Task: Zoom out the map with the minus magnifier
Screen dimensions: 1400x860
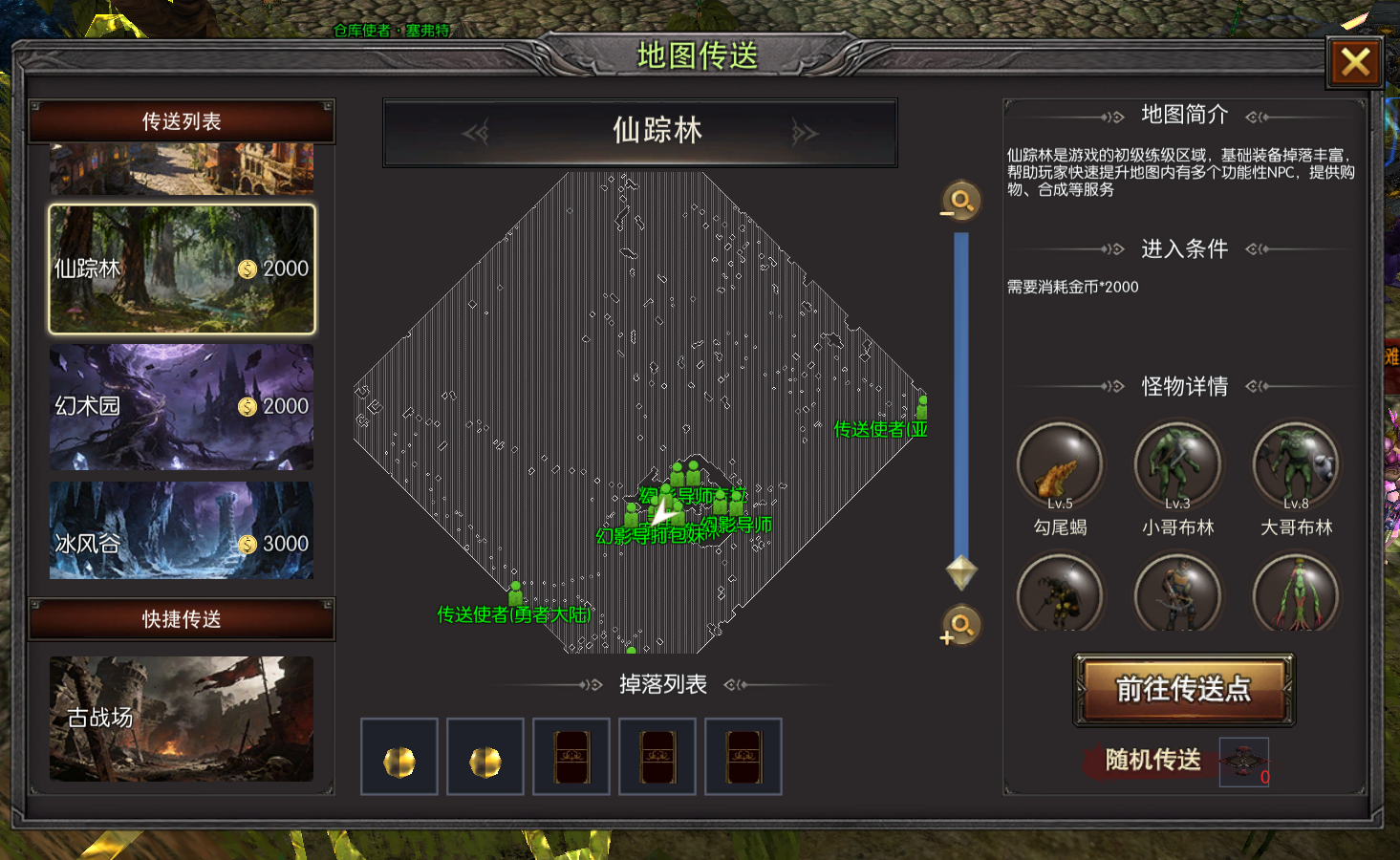Action: pyautogui.click(x=960, y=202)
